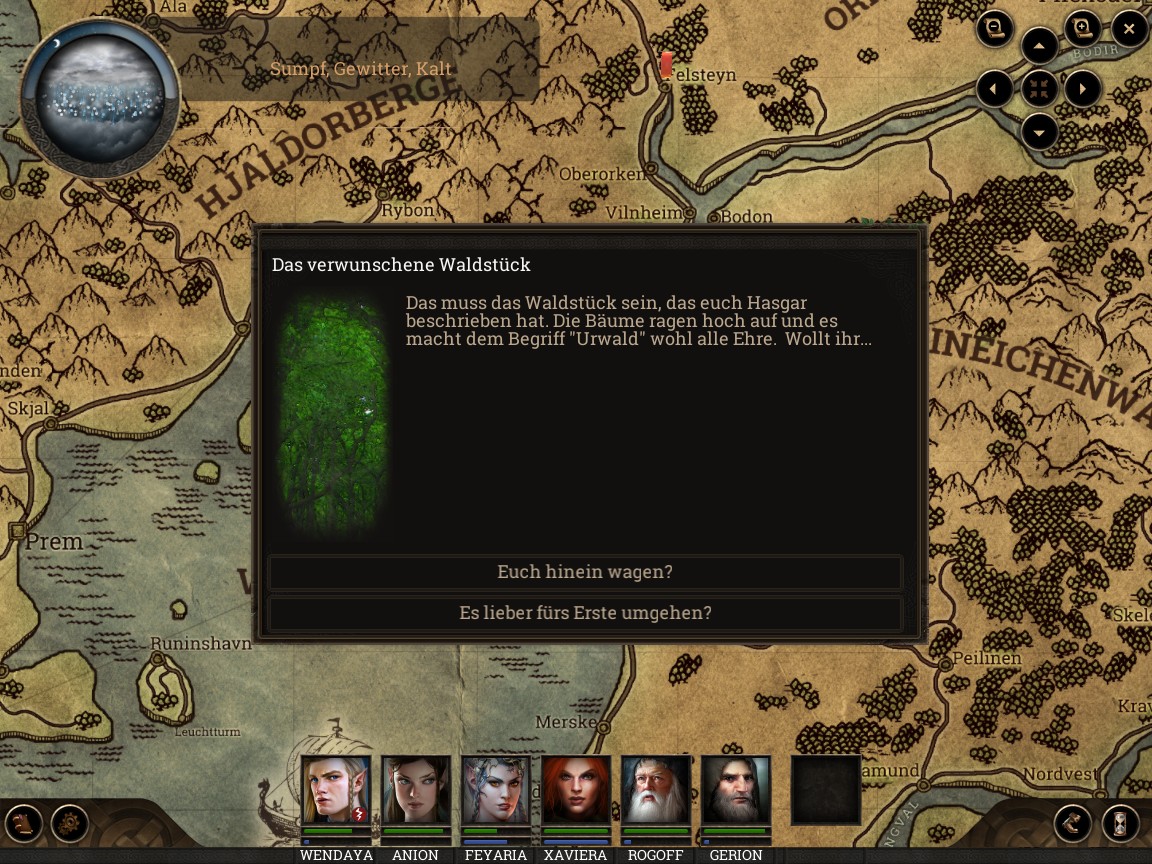Image resolution: width=1152 pixels, height=864 pixels.
Task: Select "Es lieber fürs Erste umgehen?" option
Action: tap(585, 613)
